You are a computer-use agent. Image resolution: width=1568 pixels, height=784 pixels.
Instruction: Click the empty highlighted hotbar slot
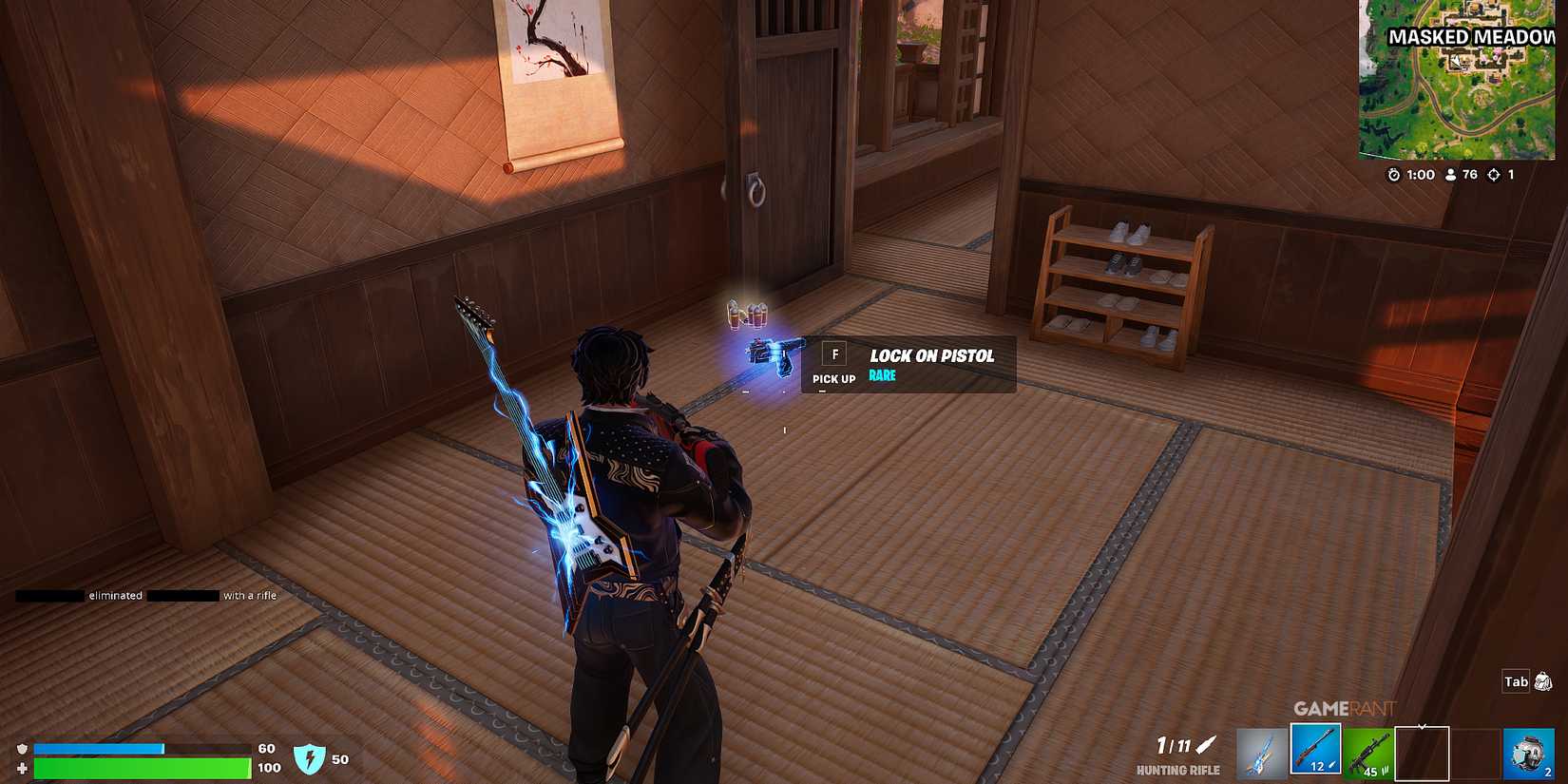coord(1422,754)
